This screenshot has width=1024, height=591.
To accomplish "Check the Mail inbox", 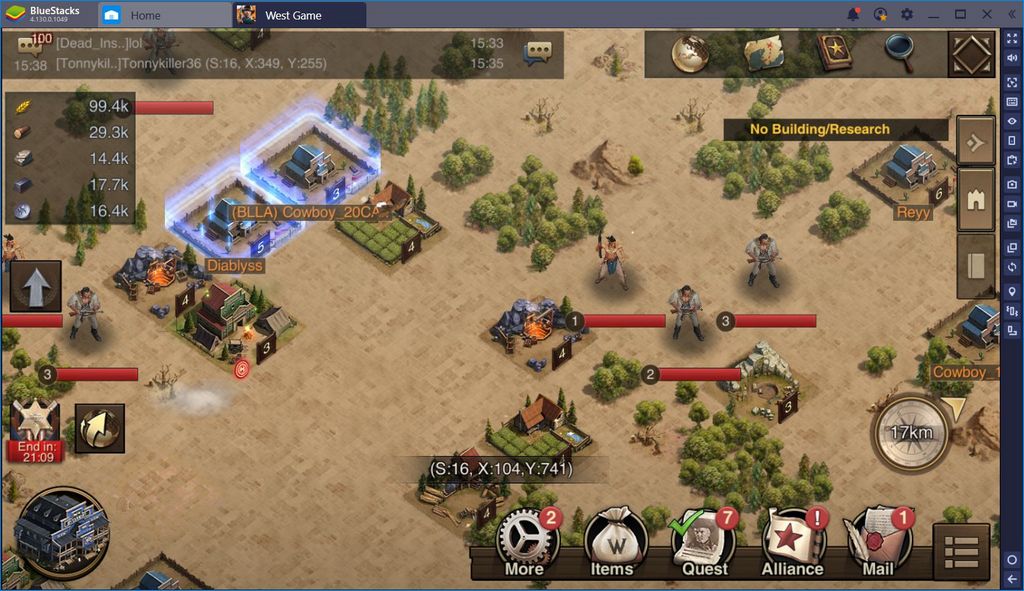I will click(x=877, y=543).
